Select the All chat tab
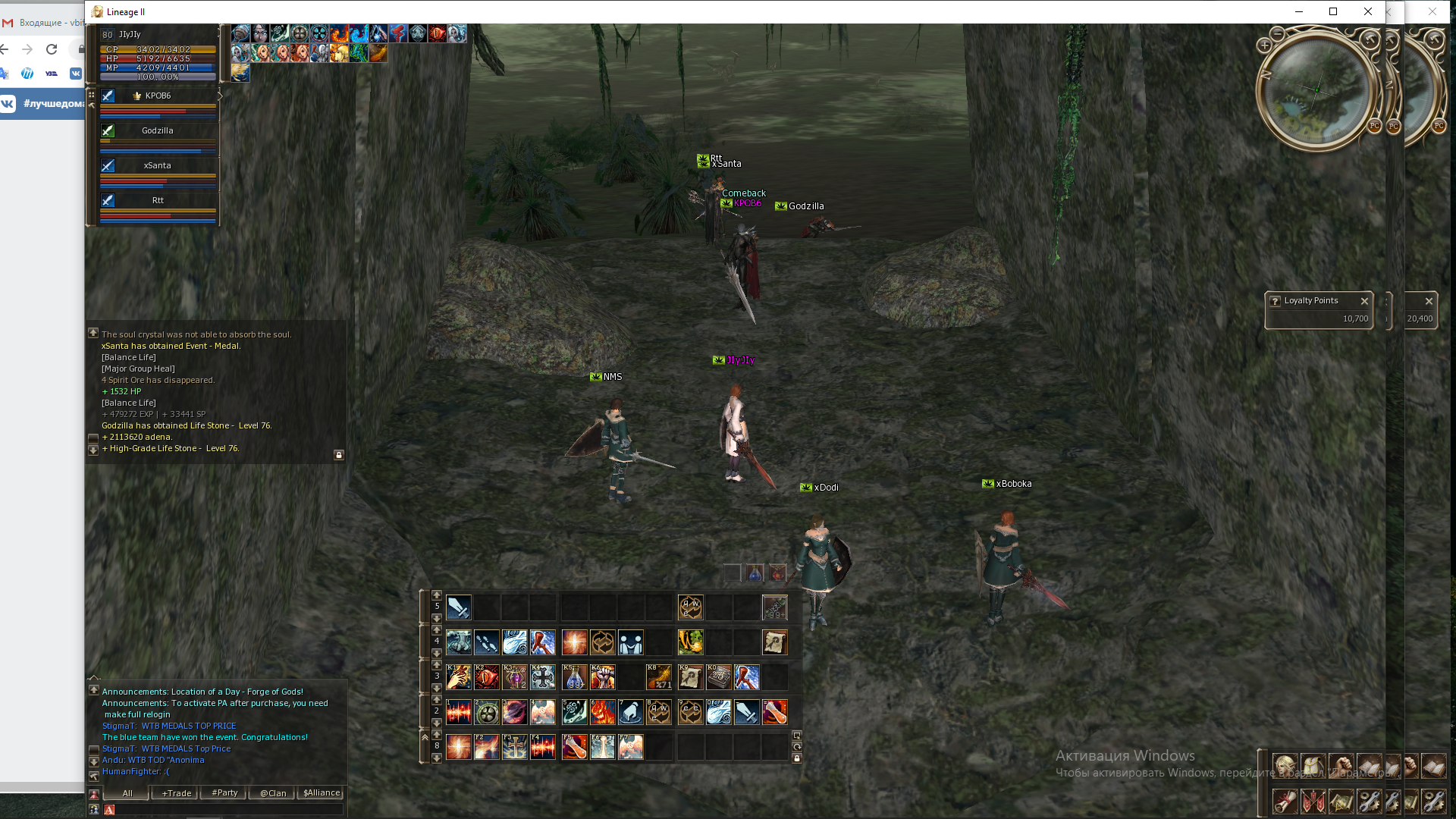This screenshot has width=1456, height=819. (x=127, y=793)
